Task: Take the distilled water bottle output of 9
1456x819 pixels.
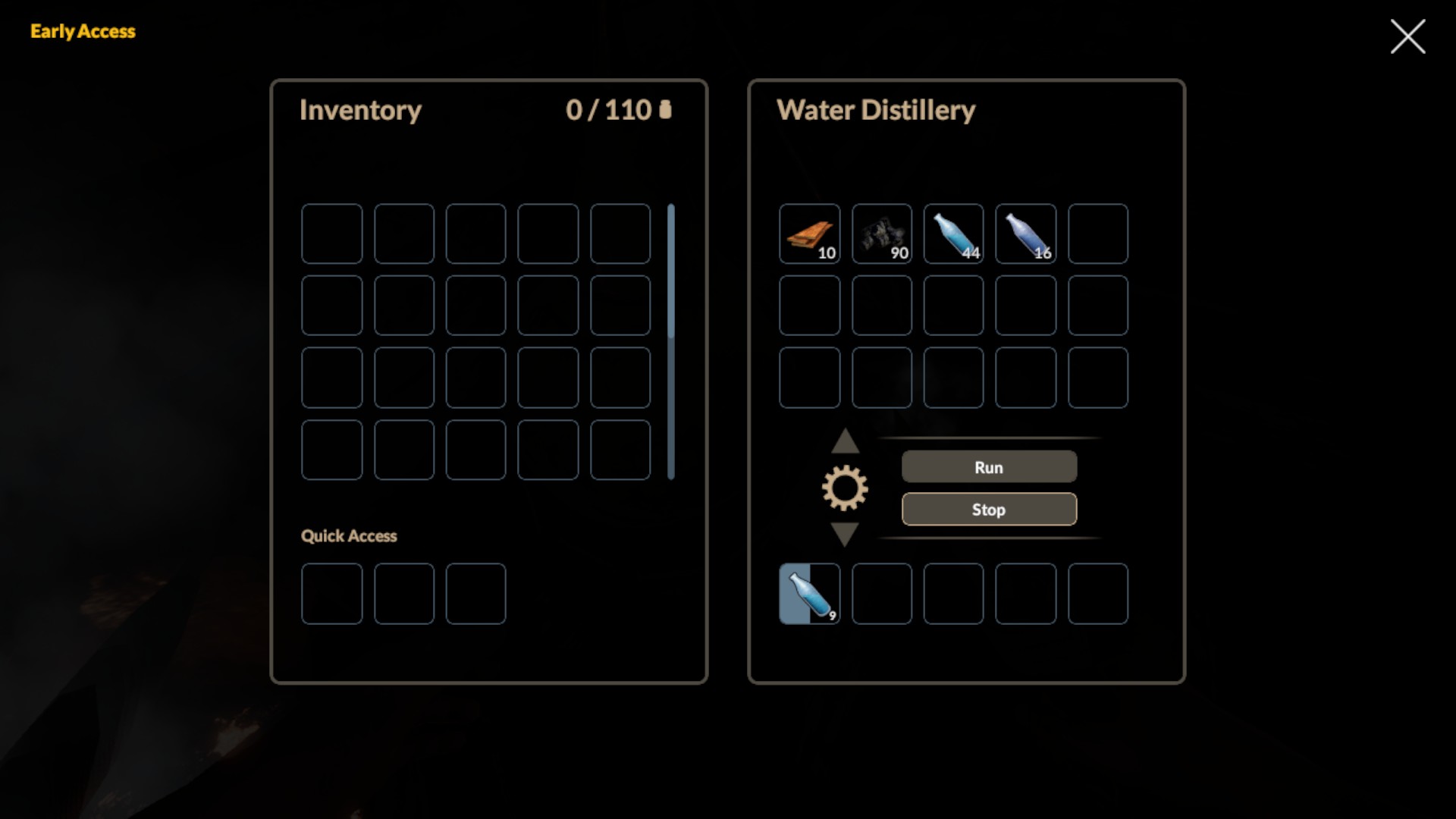Action: click(x=809, y=594)
